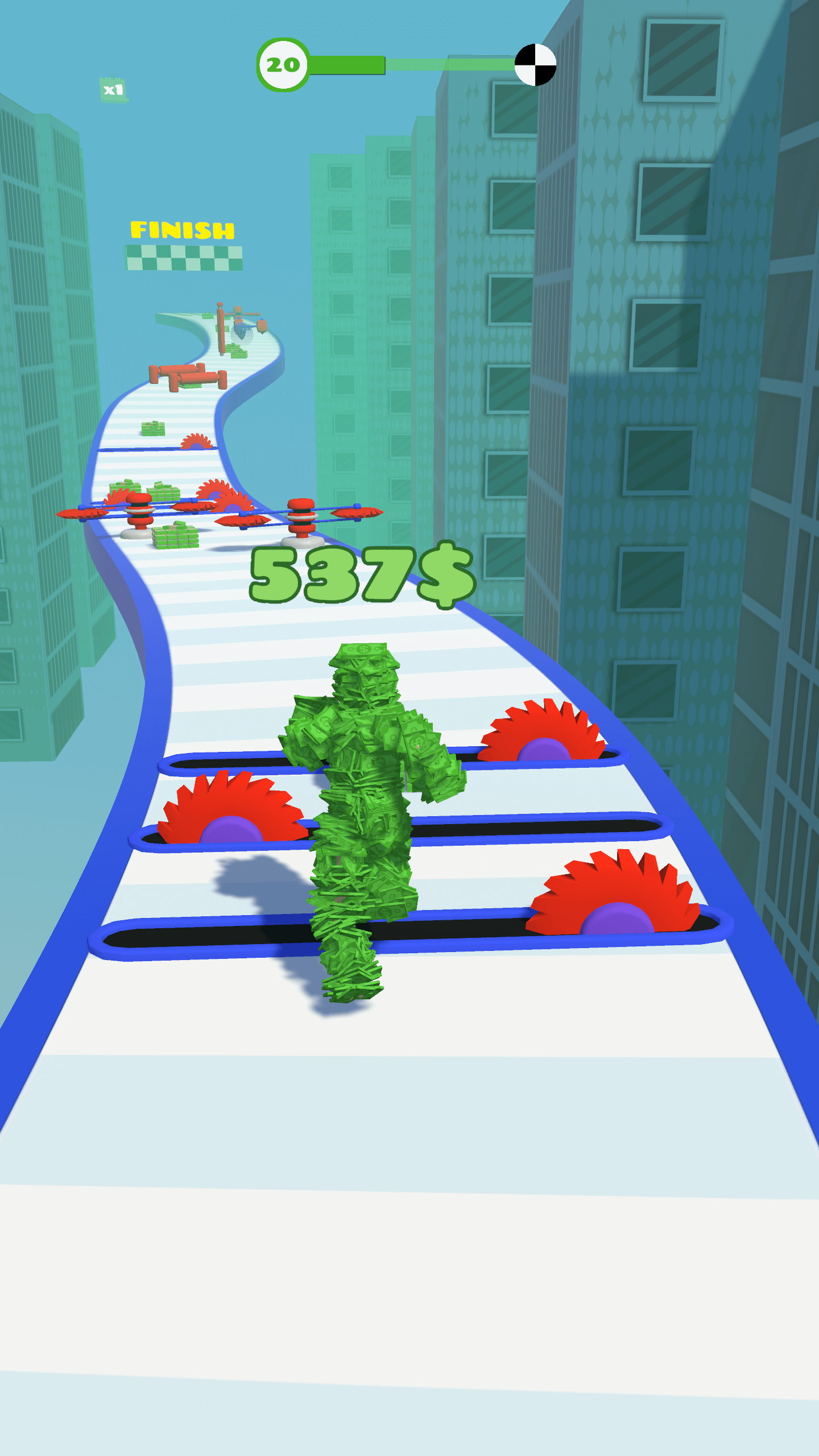Tap the level number 20 circle
819x1456 pixels.
284,64
